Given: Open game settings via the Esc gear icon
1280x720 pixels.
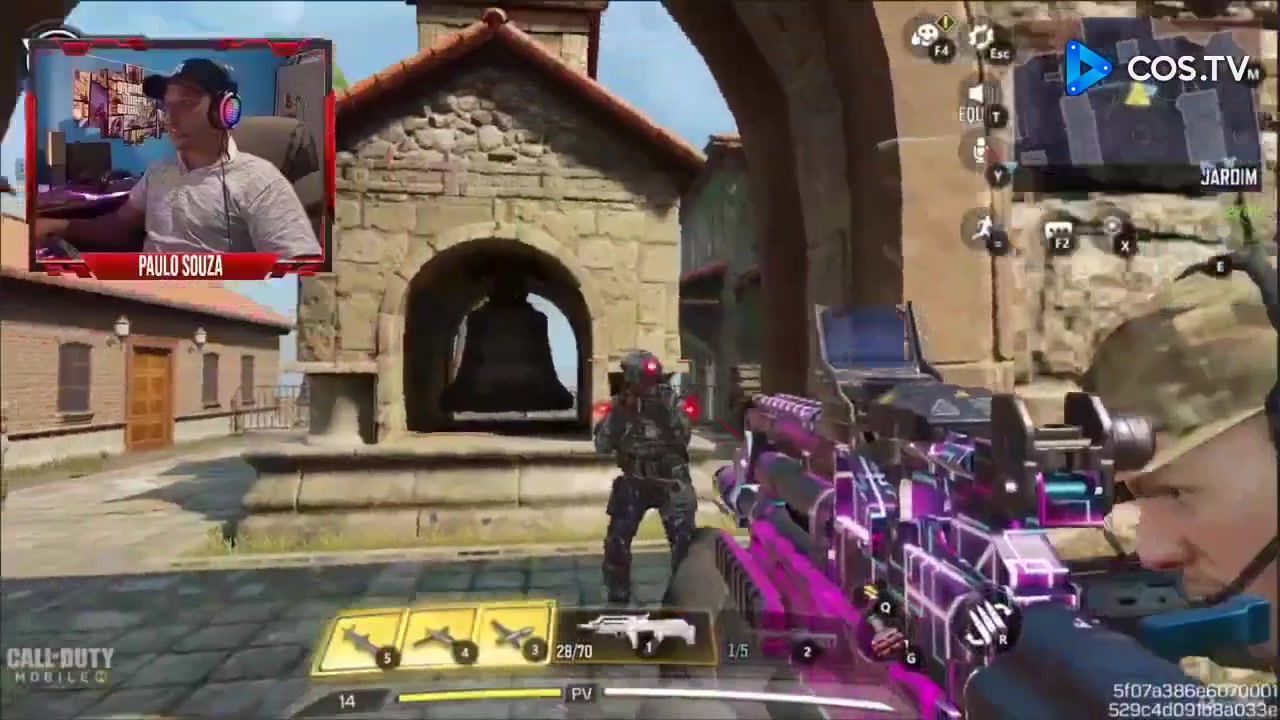Looking at the screenshot, I should (980, 38).
